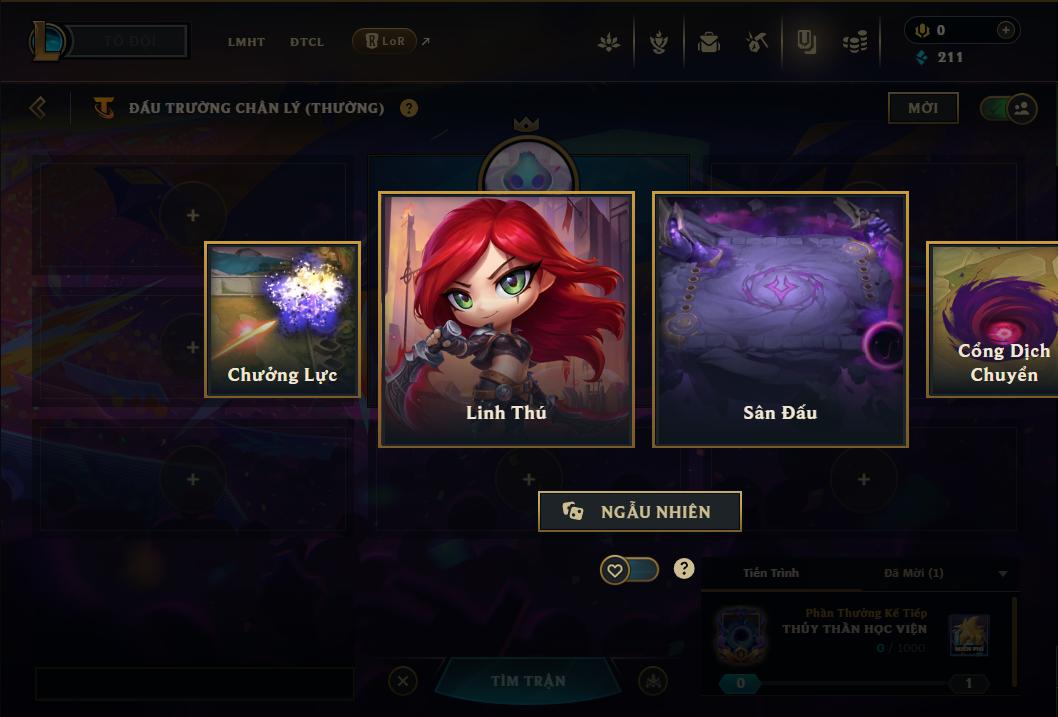This screenshot has width=1058, height=717.
Task: Open the coin stack store icon
Action: point(854,42)
